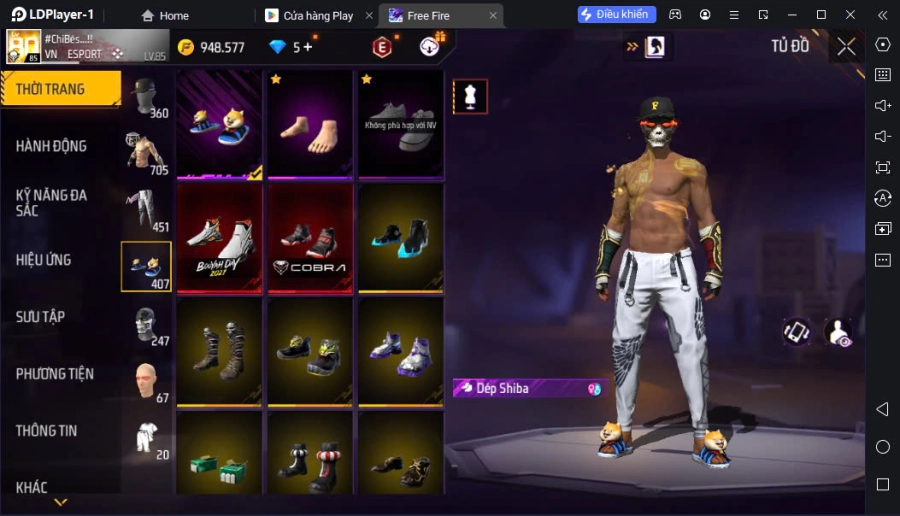Show the Thông Tin tab

(47, 431)
